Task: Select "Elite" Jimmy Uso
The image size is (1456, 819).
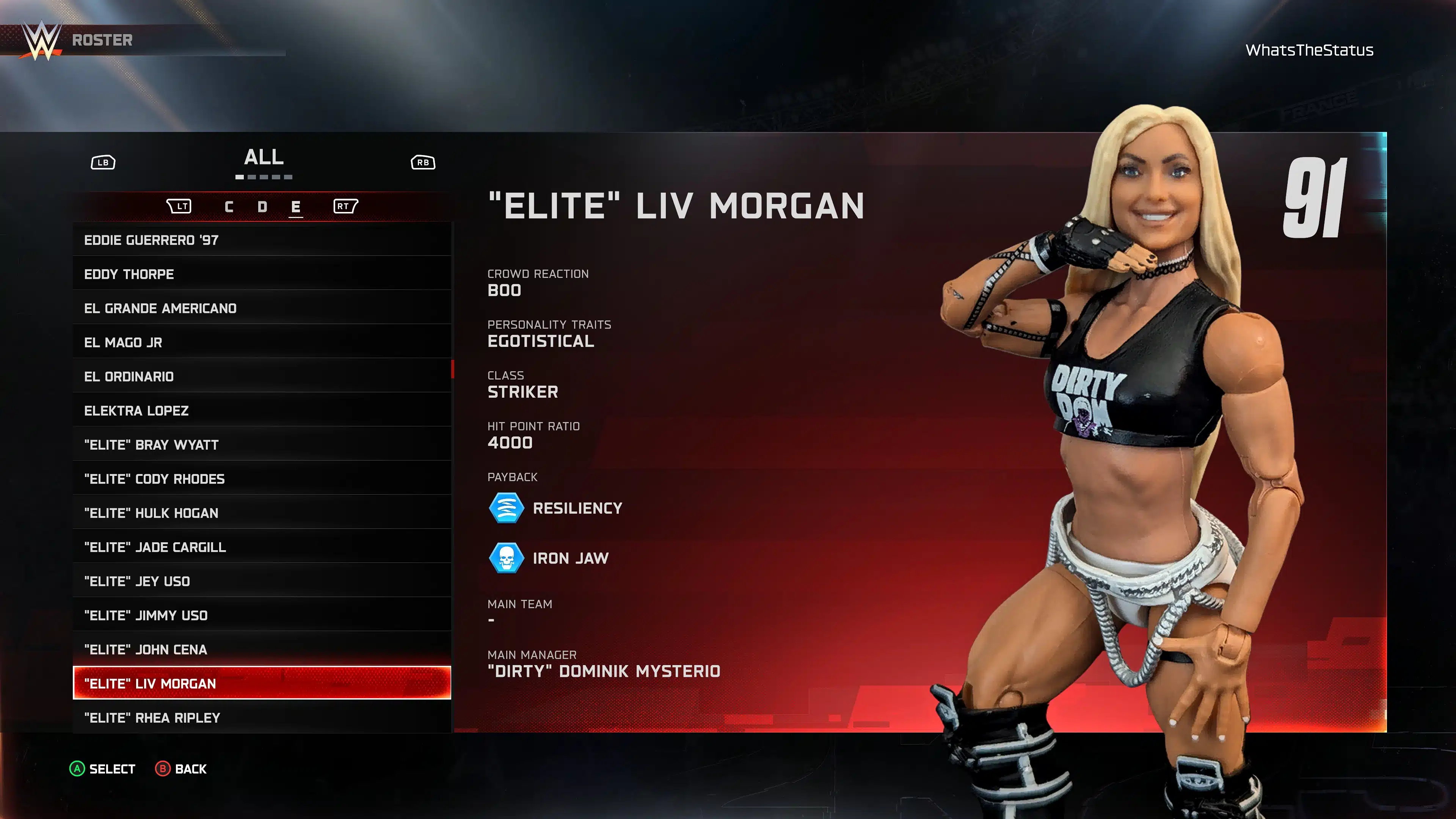Action: click(x=262, y=615)
